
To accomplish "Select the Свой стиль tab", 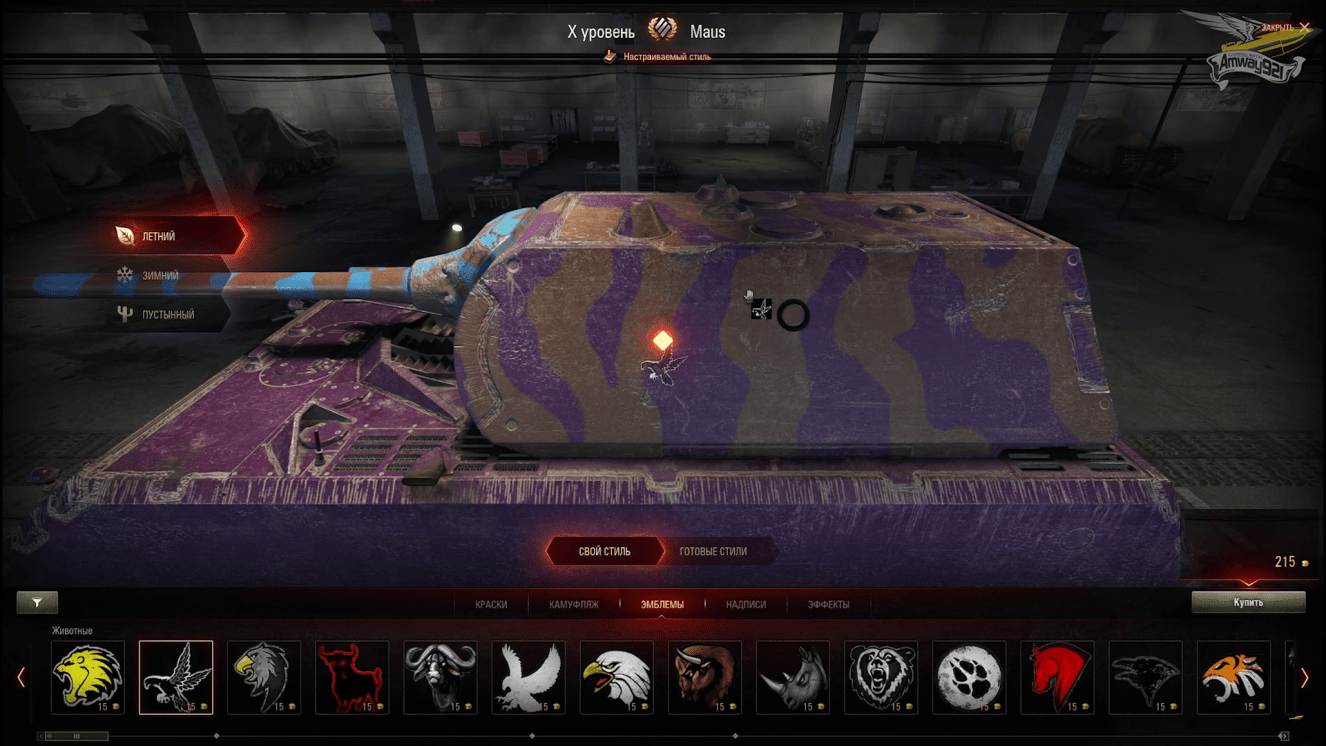I will point(604,551).
